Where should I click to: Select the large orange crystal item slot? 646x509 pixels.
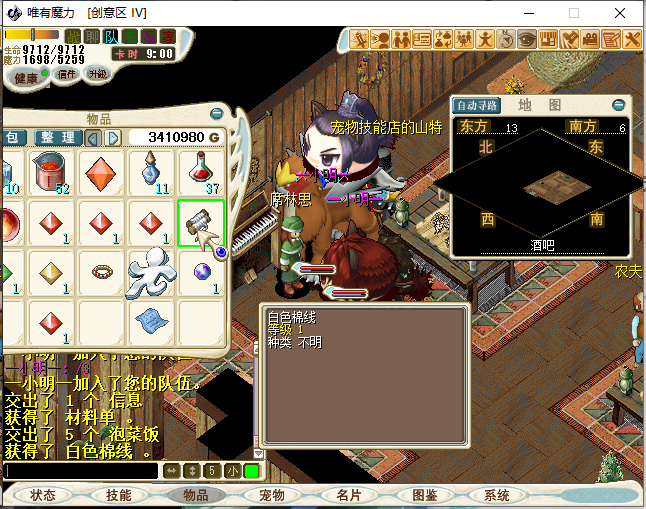pyautogui.click(x=102, y=172)
